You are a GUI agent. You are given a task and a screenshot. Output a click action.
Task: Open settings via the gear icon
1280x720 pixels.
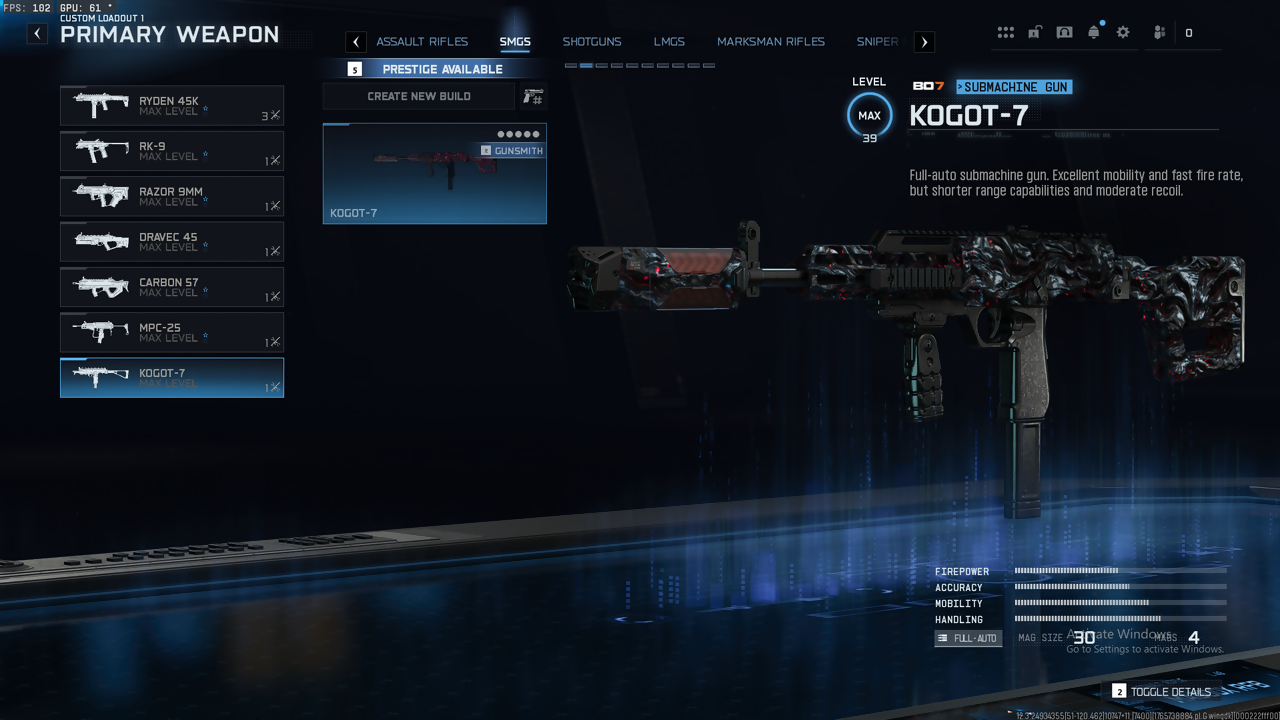tap(1123, 33)
